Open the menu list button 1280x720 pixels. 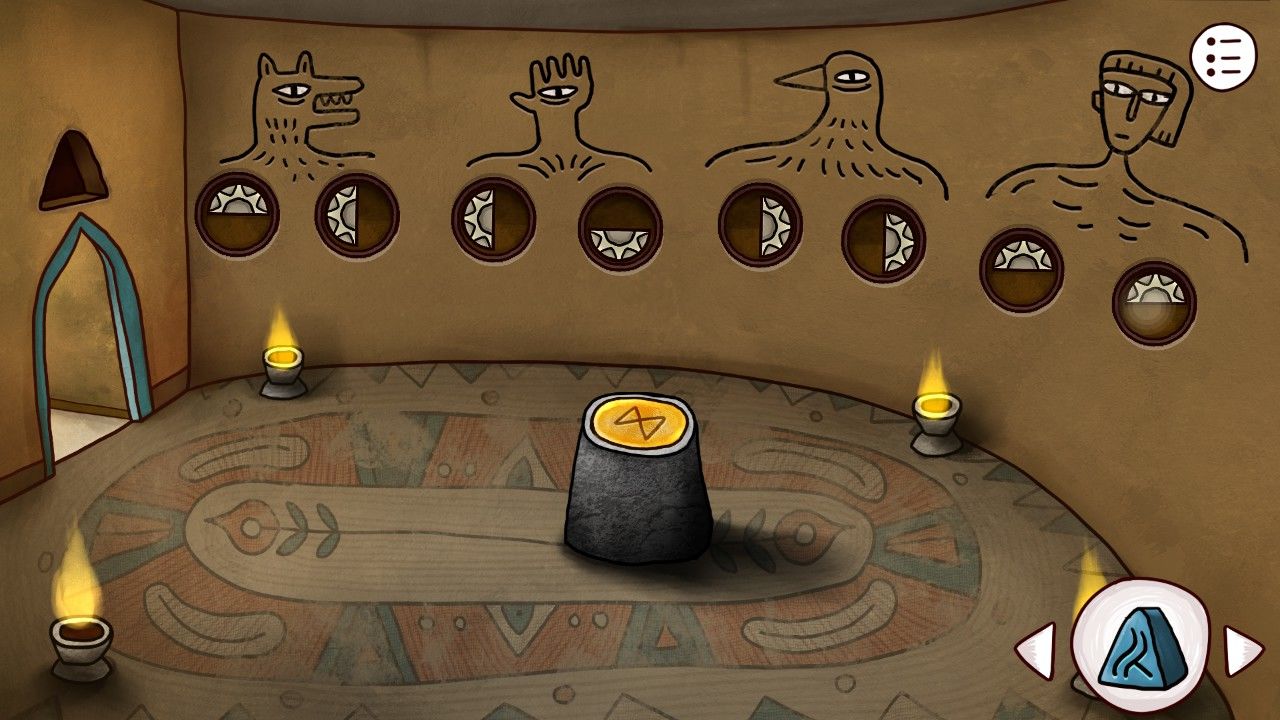[1222, 59]
